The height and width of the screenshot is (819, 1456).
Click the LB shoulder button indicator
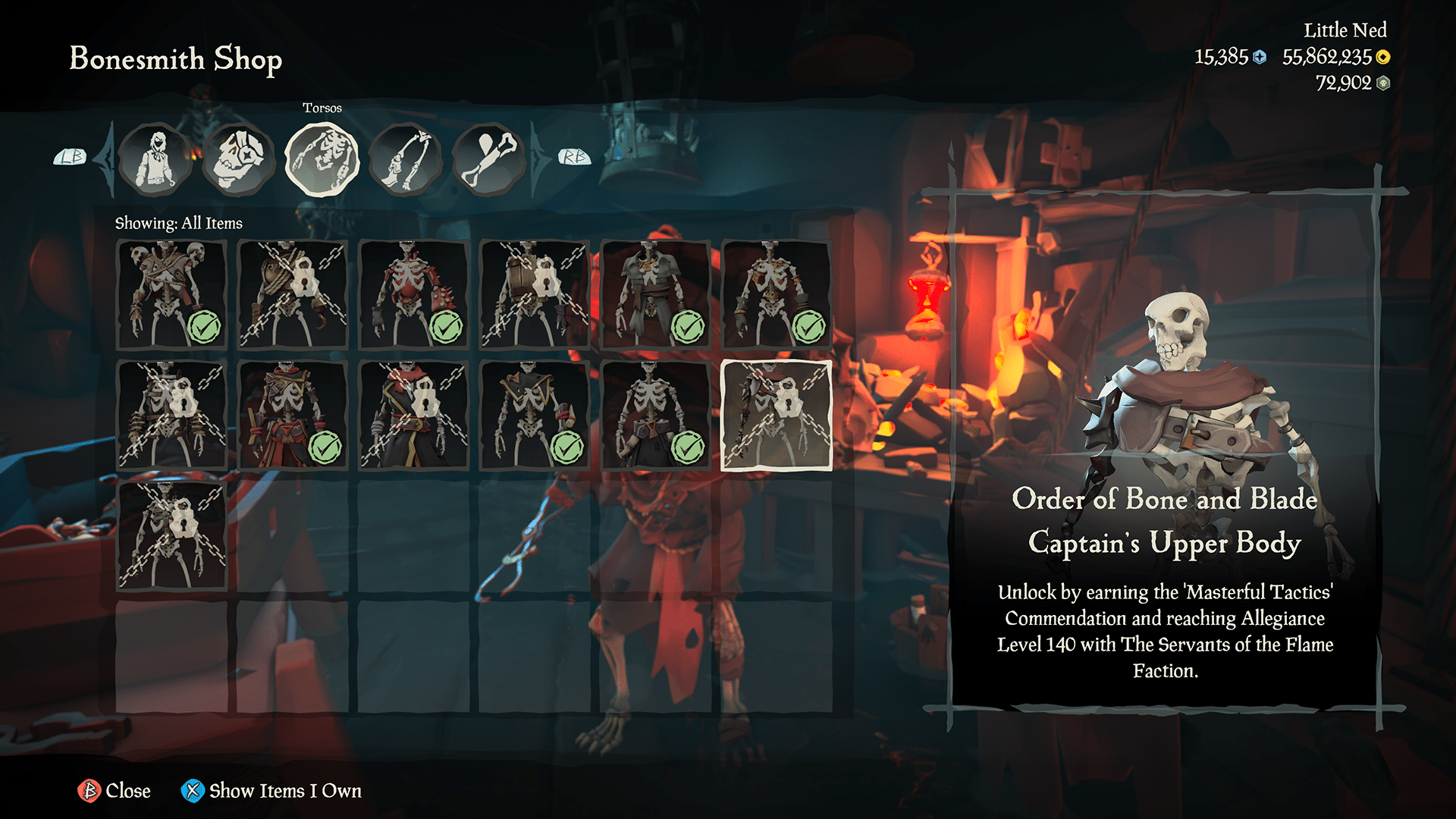[71, 157]
